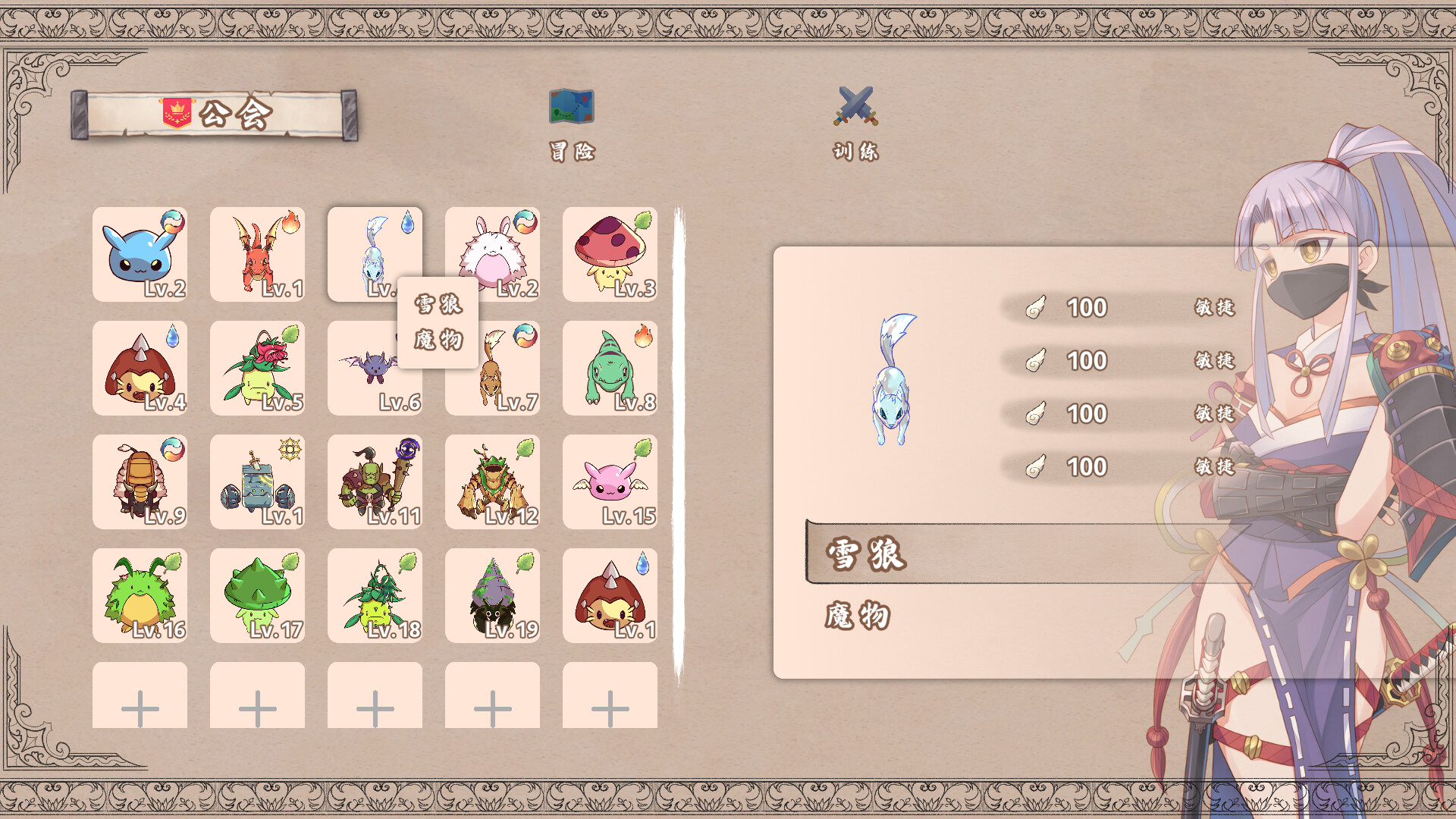Open the 公会 guild tab
The width and height of the screenshot is (1456, 819).
tap(215, 115)
